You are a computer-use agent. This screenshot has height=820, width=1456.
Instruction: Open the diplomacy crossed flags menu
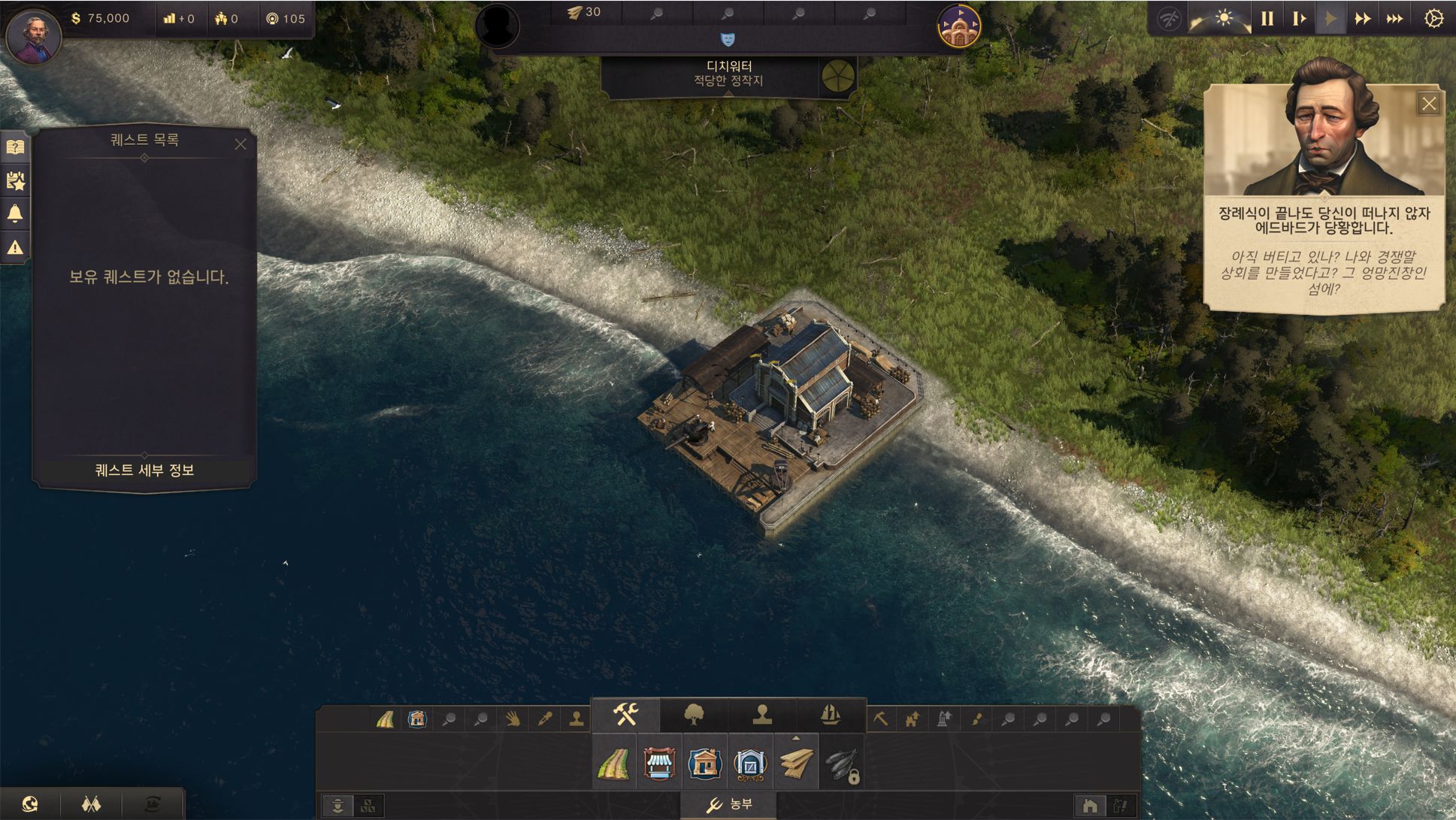(x=91, y=804)
